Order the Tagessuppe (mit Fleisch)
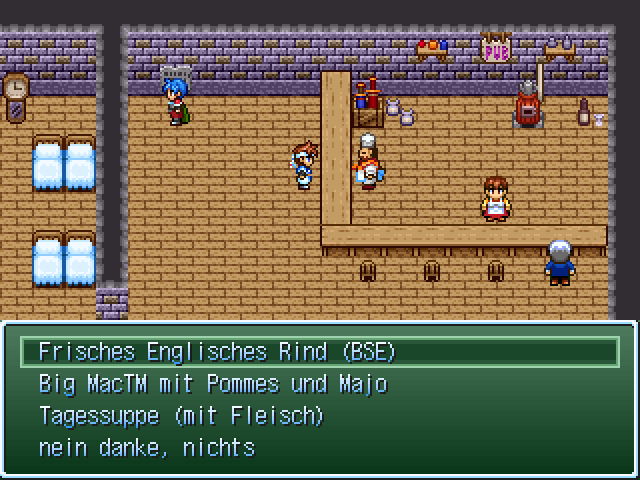The height and width of the screenshot is (480, 640). 181,416
